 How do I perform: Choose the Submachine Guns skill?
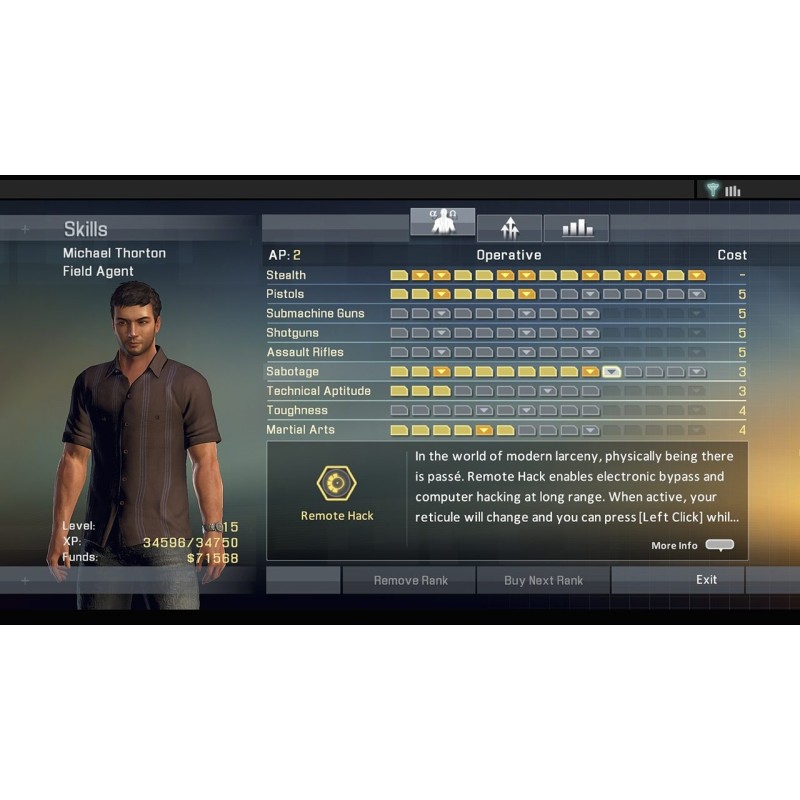(x=315, y=313)
